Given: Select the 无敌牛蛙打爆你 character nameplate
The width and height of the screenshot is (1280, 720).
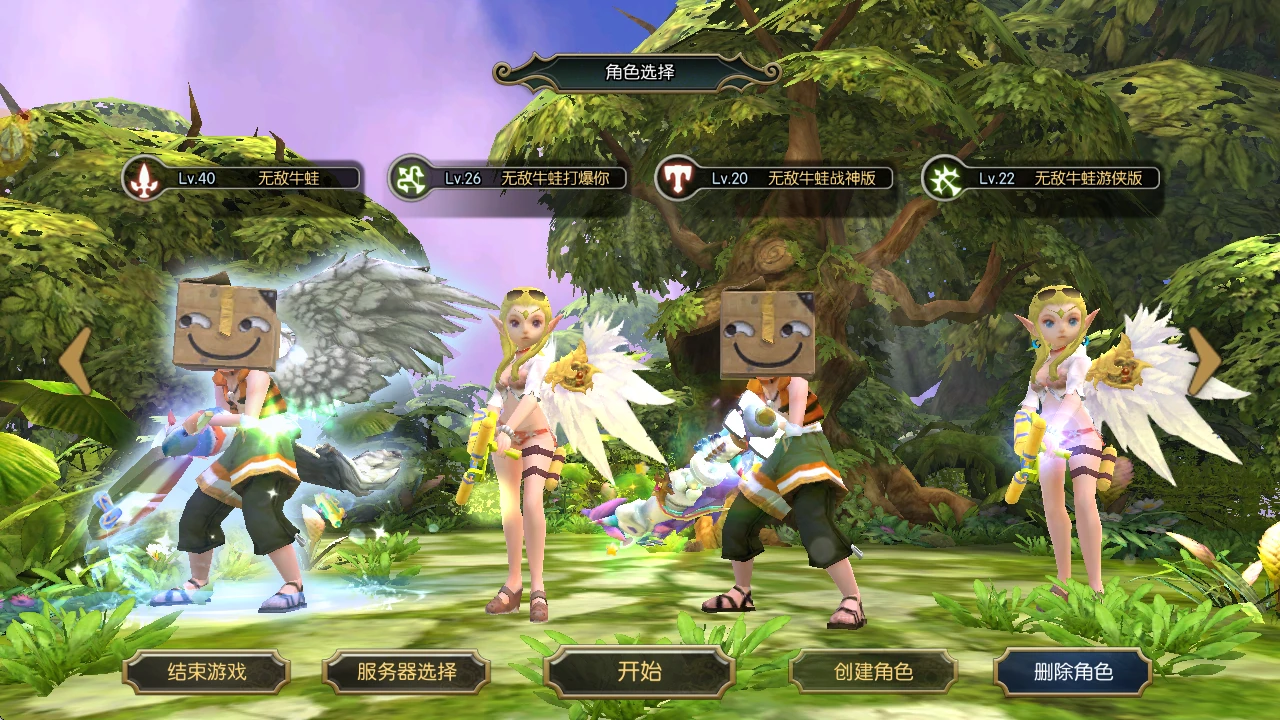Looking at the screenshot, I should [530, 180].
